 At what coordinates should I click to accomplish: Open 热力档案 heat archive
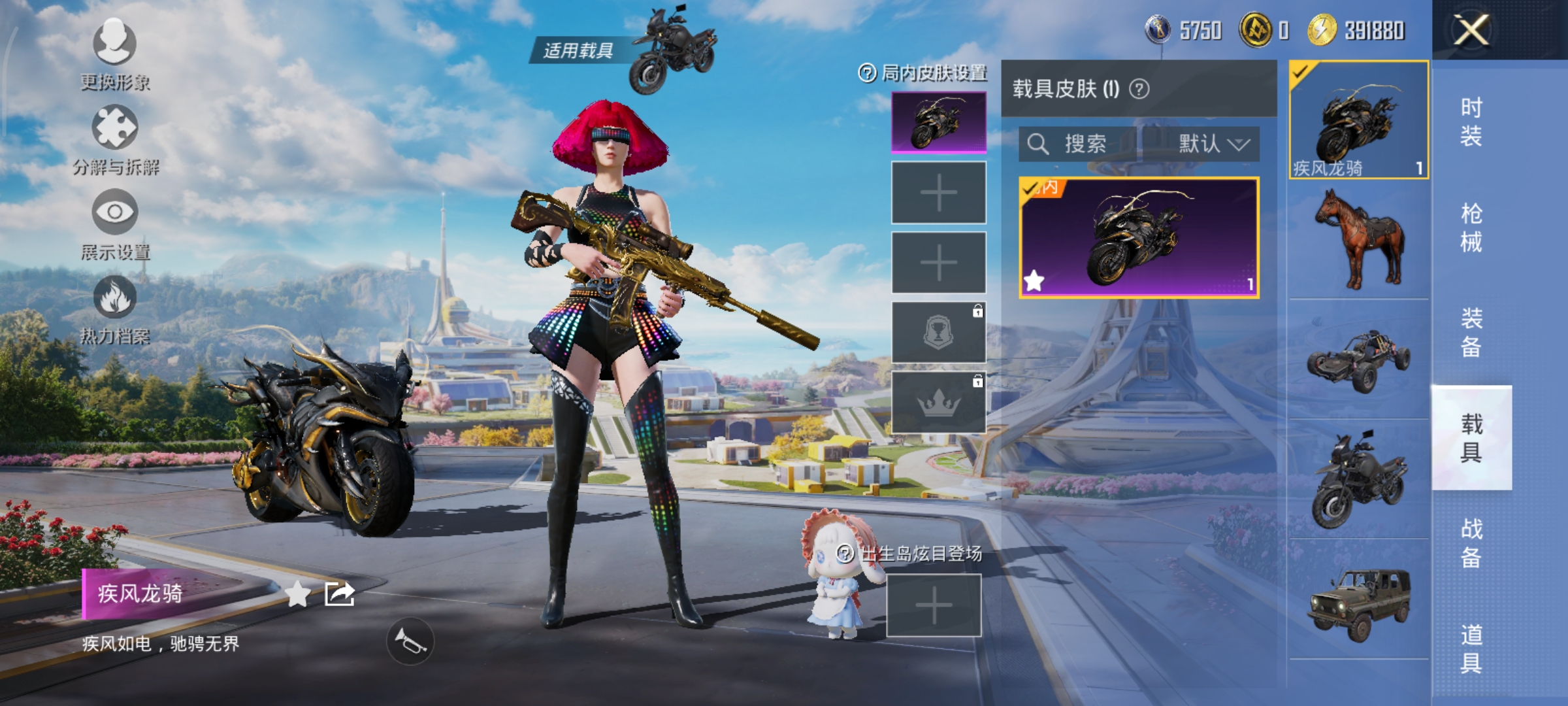click(115, 309)
